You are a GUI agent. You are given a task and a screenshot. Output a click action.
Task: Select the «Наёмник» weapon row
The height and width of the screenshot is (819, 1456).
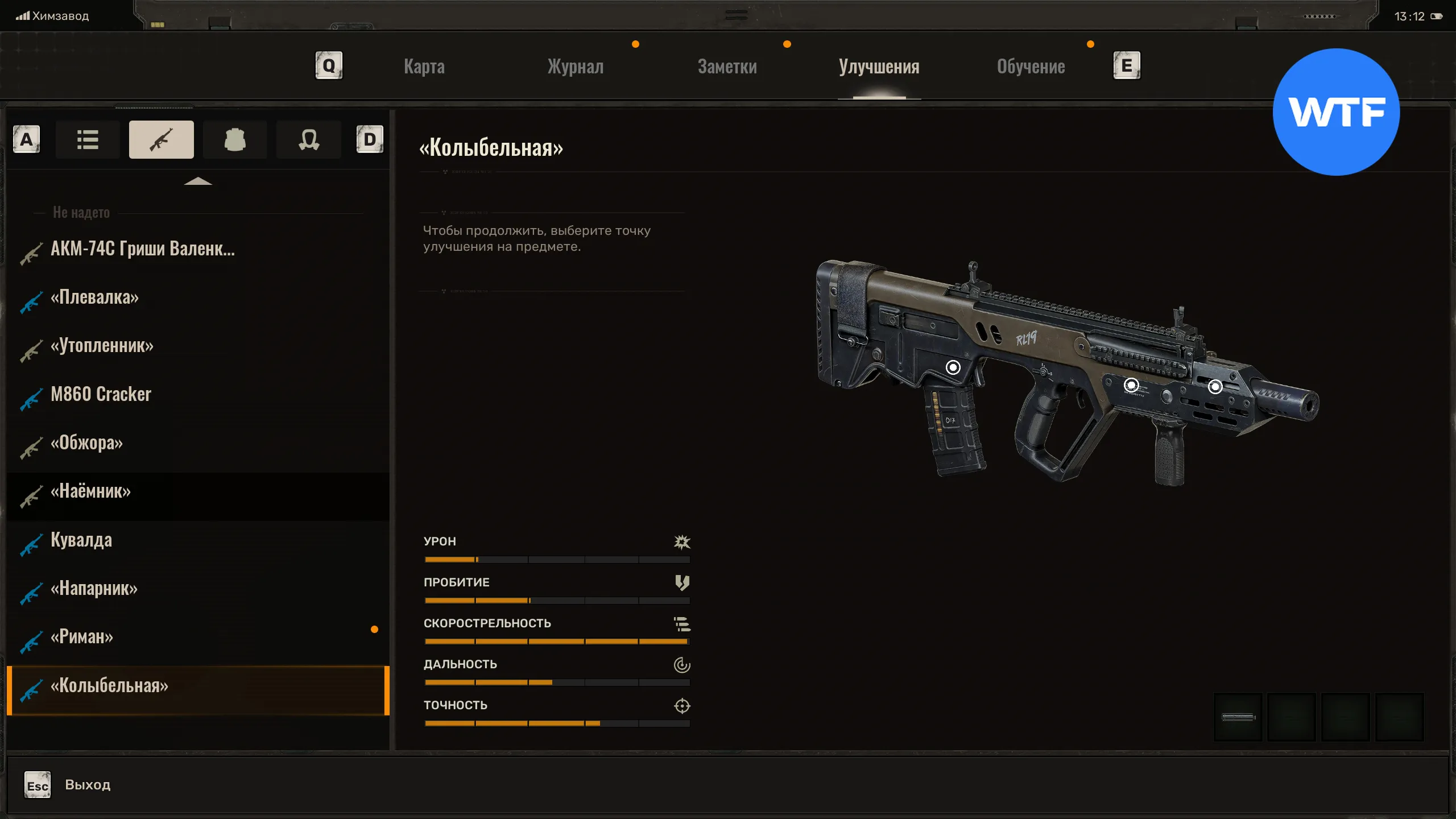point(91,491)
